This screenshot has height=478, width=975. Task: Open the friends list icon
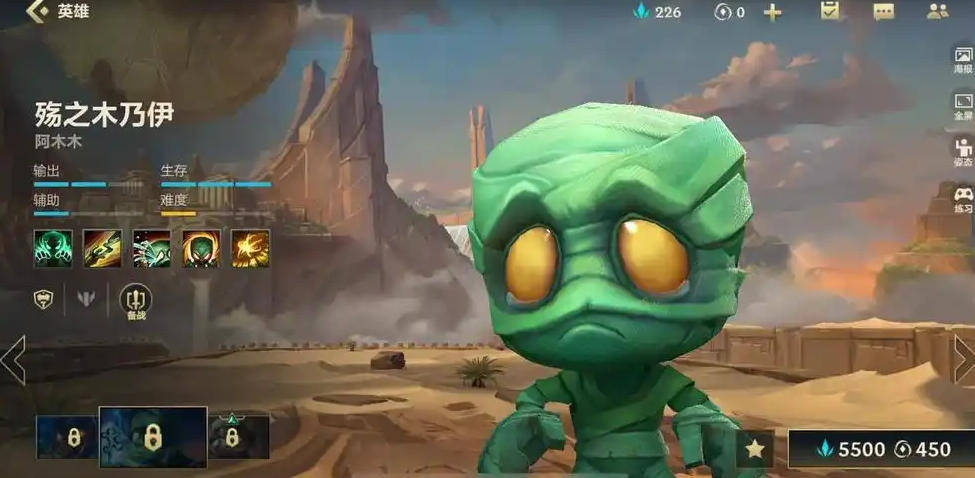click(x=937, y=12)
